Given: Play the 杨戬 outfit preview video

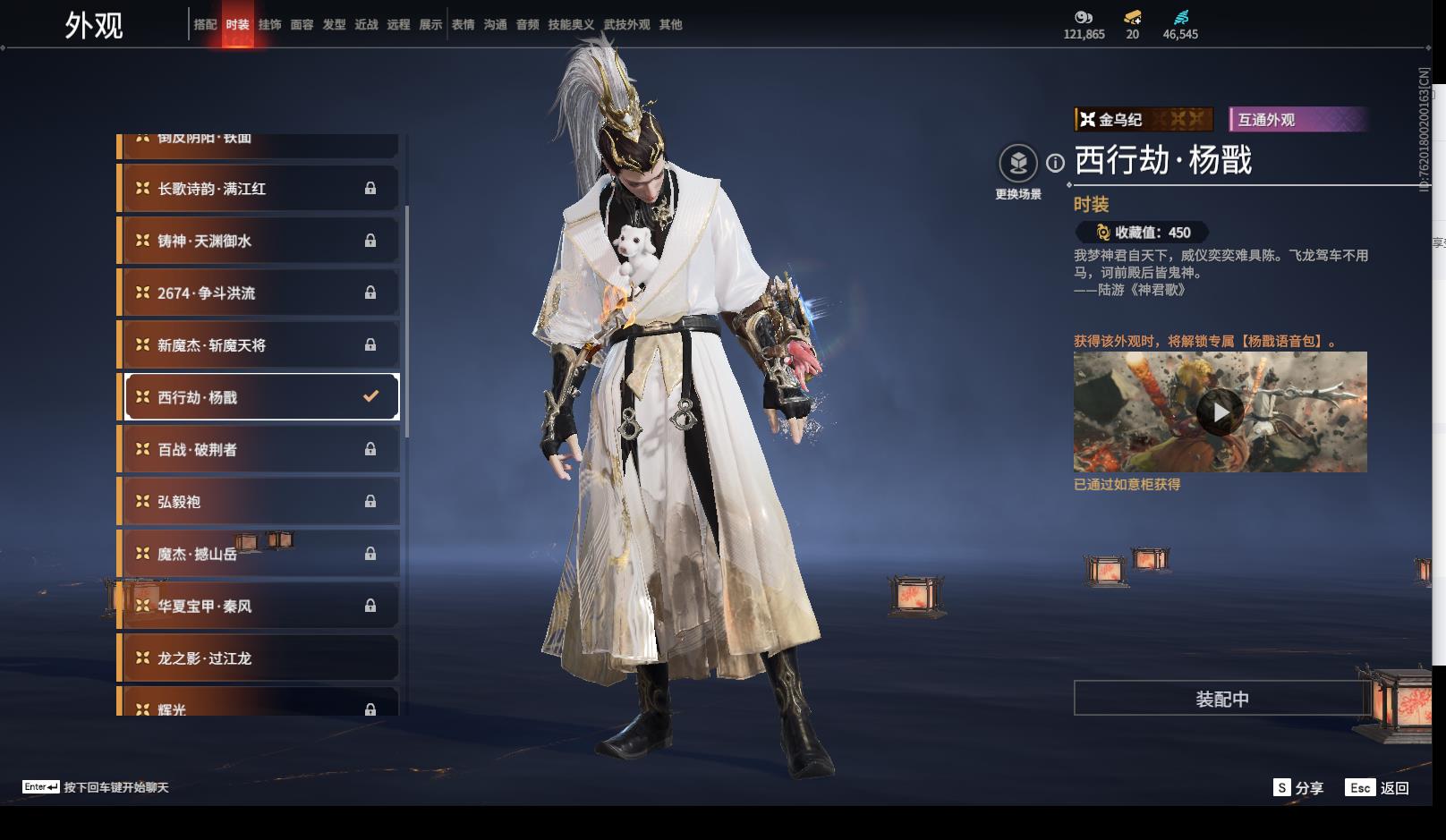Looking at the screenshot, I should (1220, 412).
